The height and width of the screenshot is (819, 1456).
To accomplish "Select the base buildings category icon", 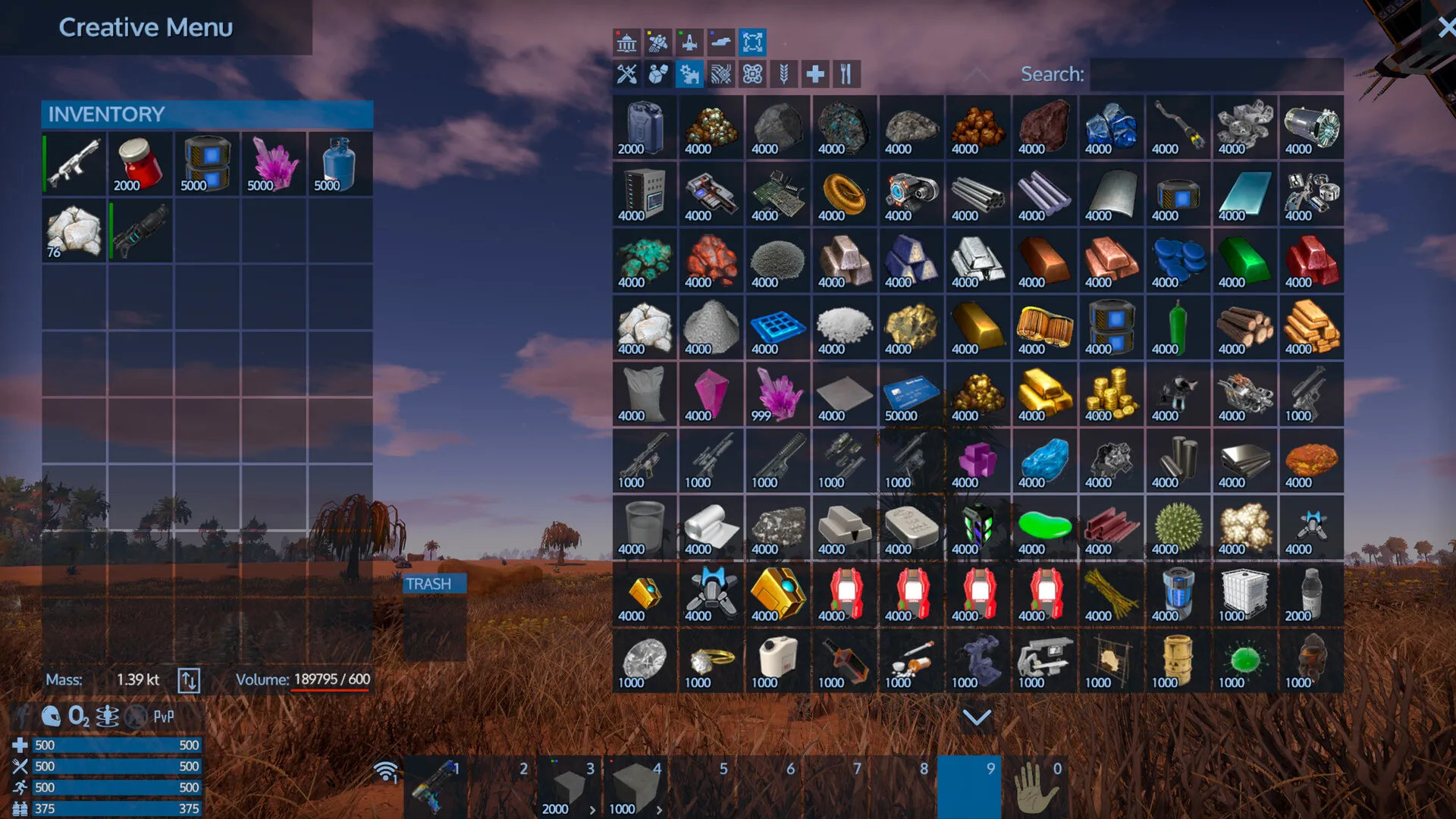I will tap(627, 42).
